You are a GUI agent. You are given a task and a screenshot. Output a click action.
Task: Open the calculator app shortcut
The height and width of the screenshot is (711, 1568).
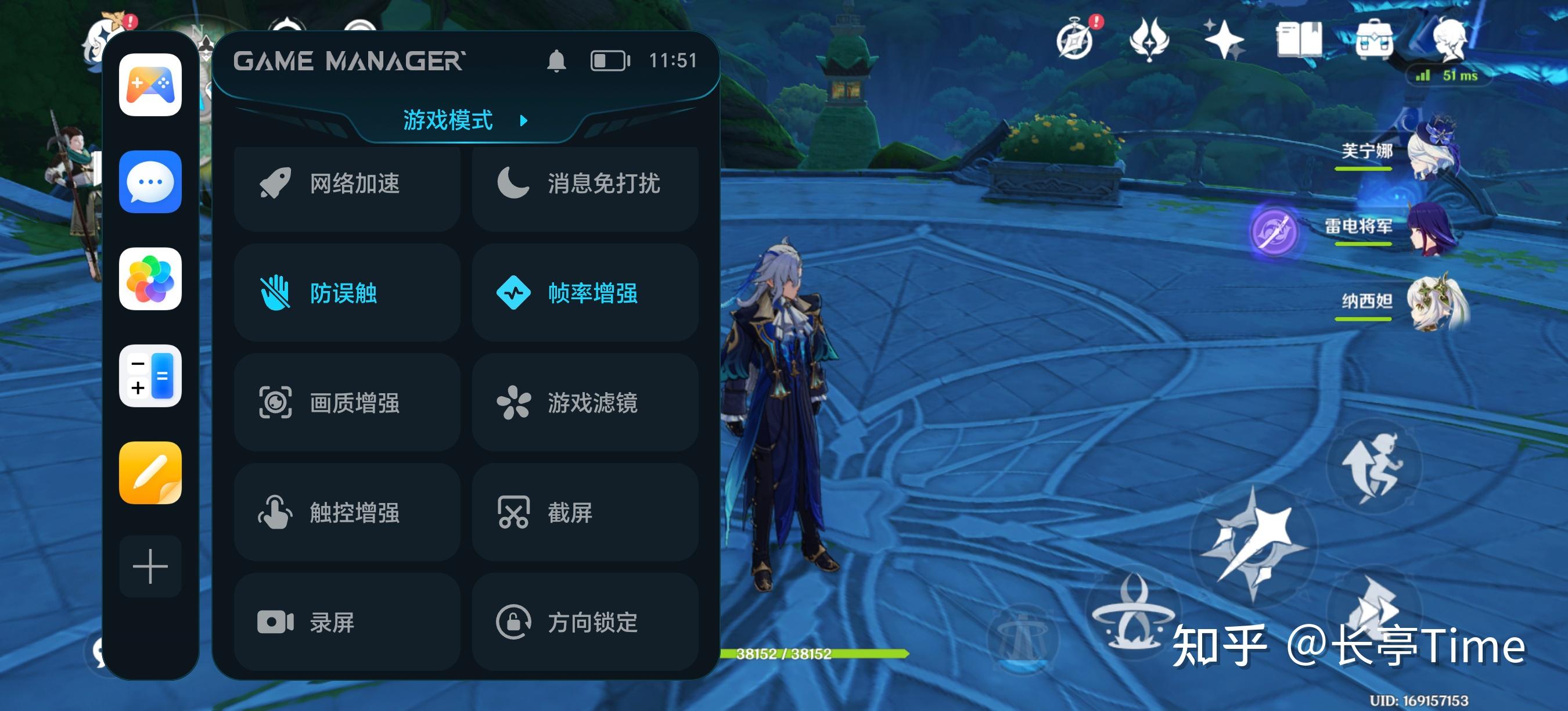coord(150,376)
